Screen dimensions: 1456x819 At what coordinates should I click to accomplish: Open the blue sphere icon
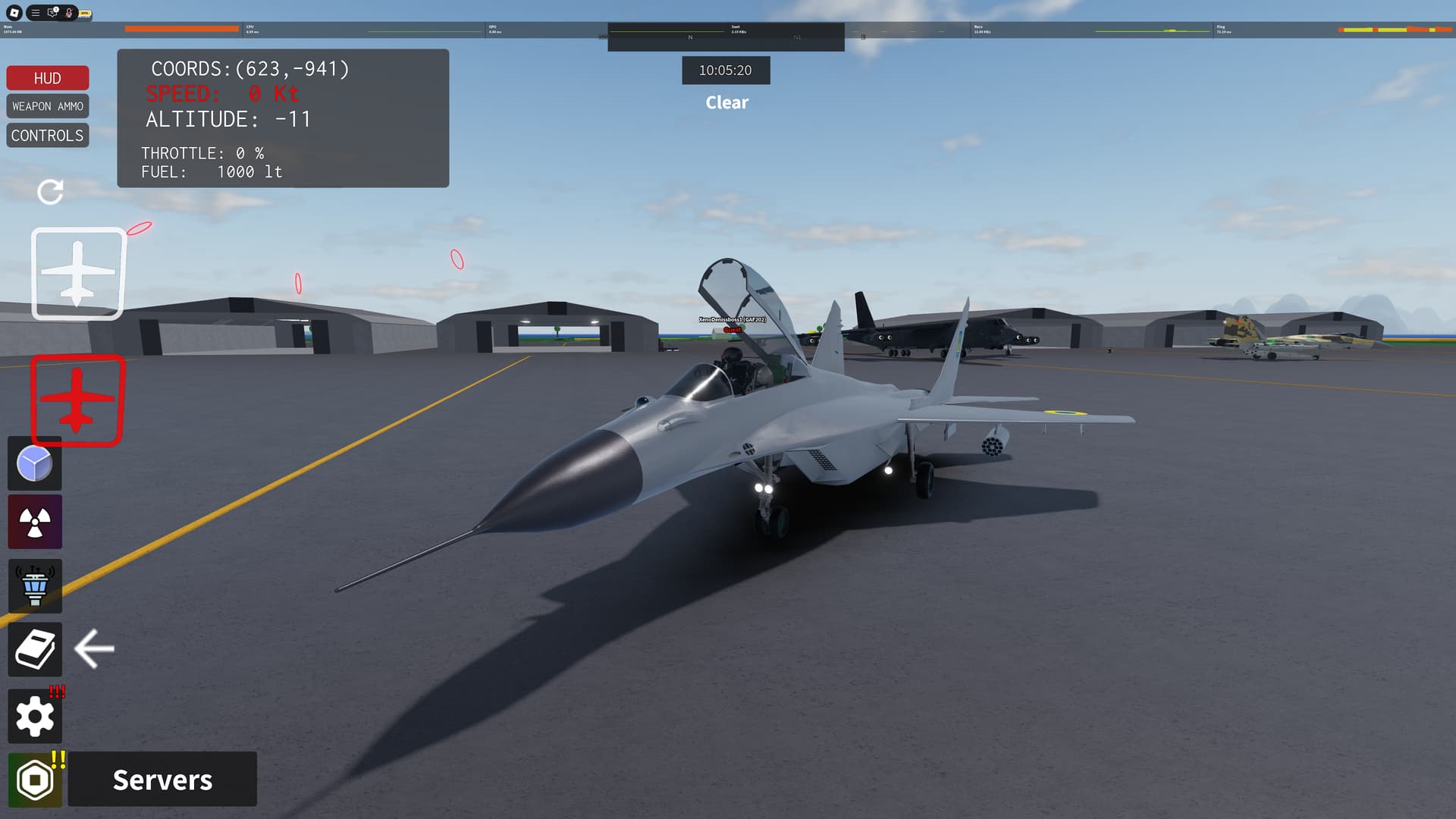click(35, 464)
